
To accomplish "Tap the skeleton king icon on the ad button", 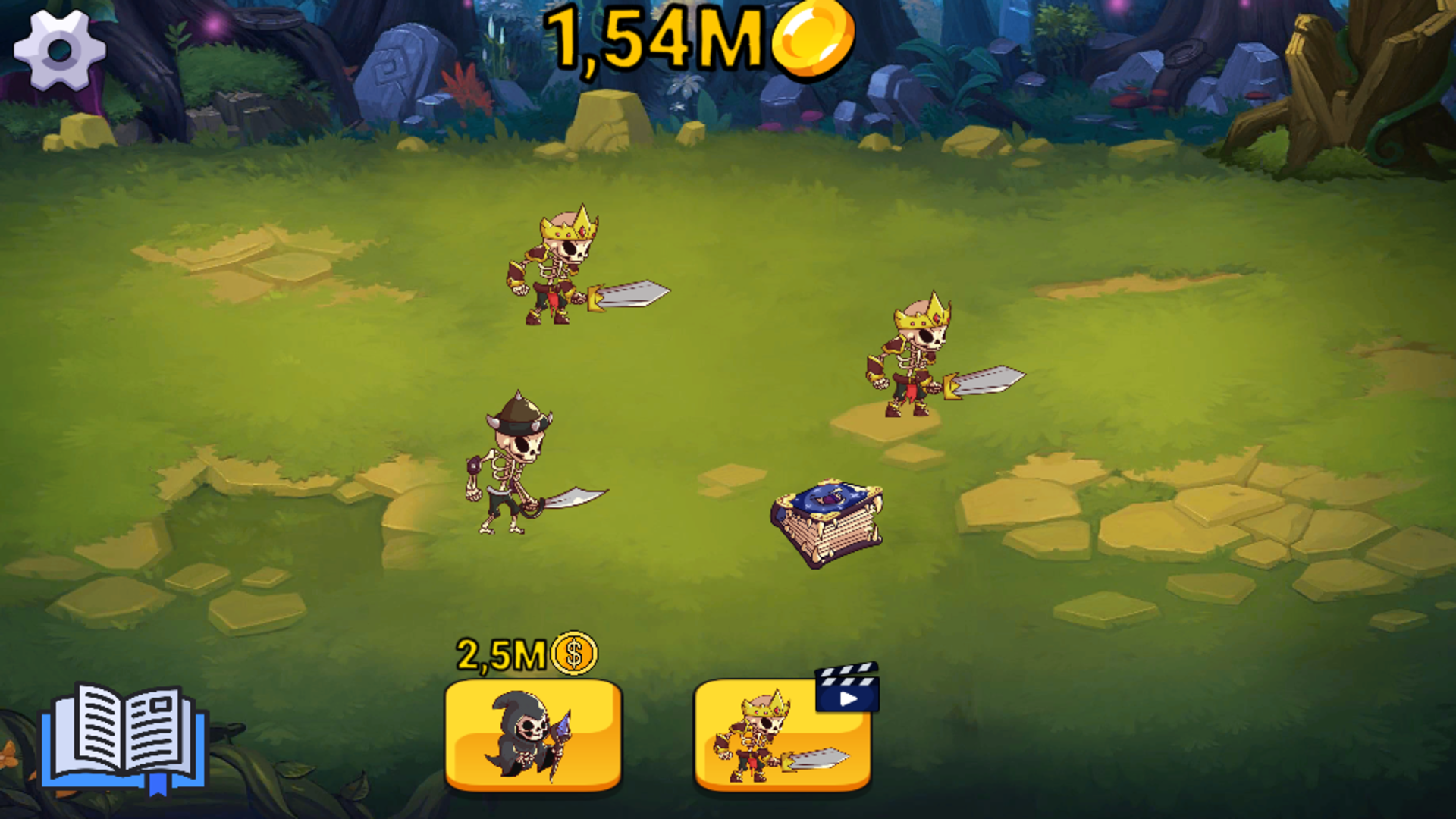I will coord(762,739).
